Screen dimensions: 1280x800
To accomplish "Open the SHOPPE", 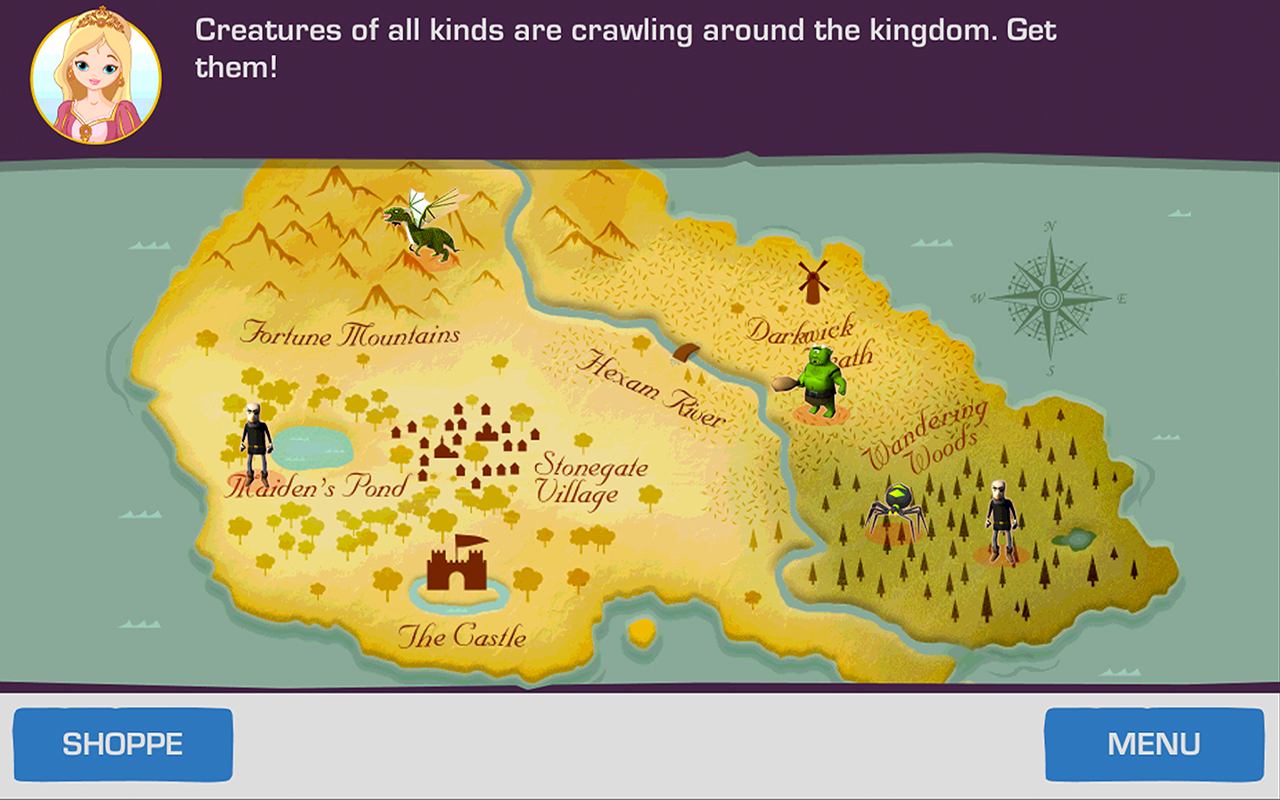I will click(x=124, y=743).
